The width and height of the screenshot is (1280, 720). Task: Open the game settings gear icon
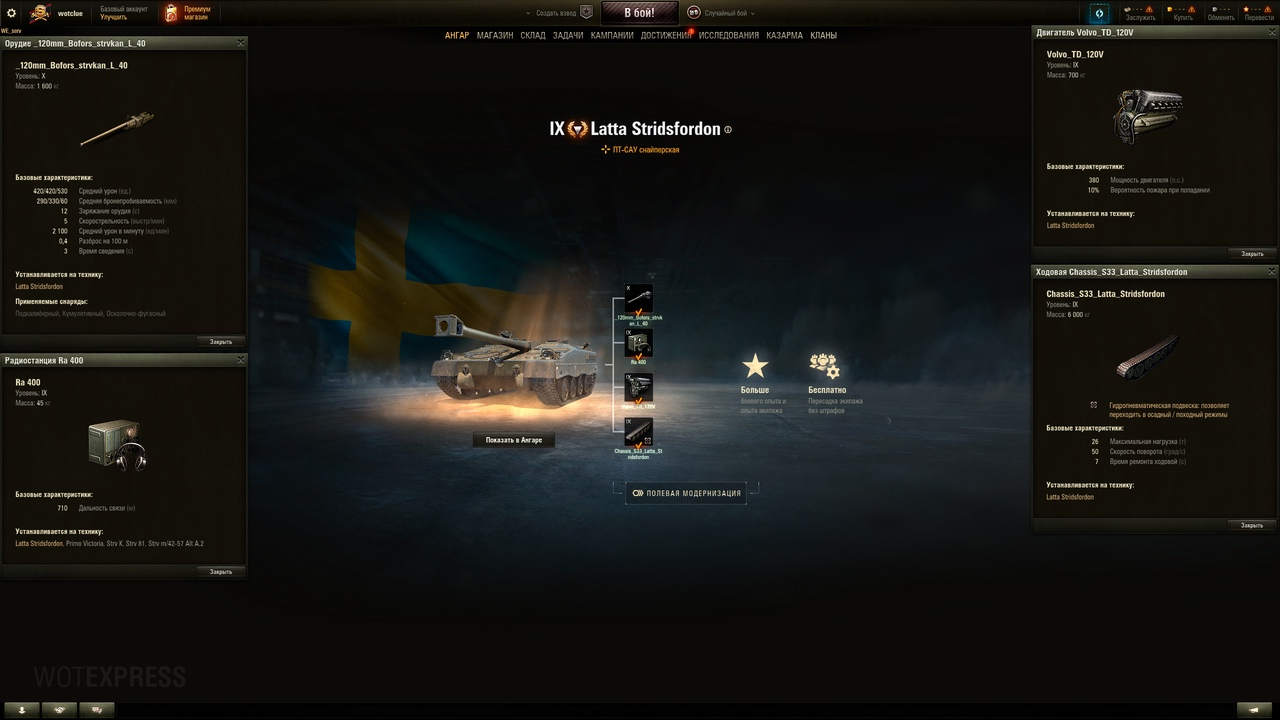coord(11,12)
